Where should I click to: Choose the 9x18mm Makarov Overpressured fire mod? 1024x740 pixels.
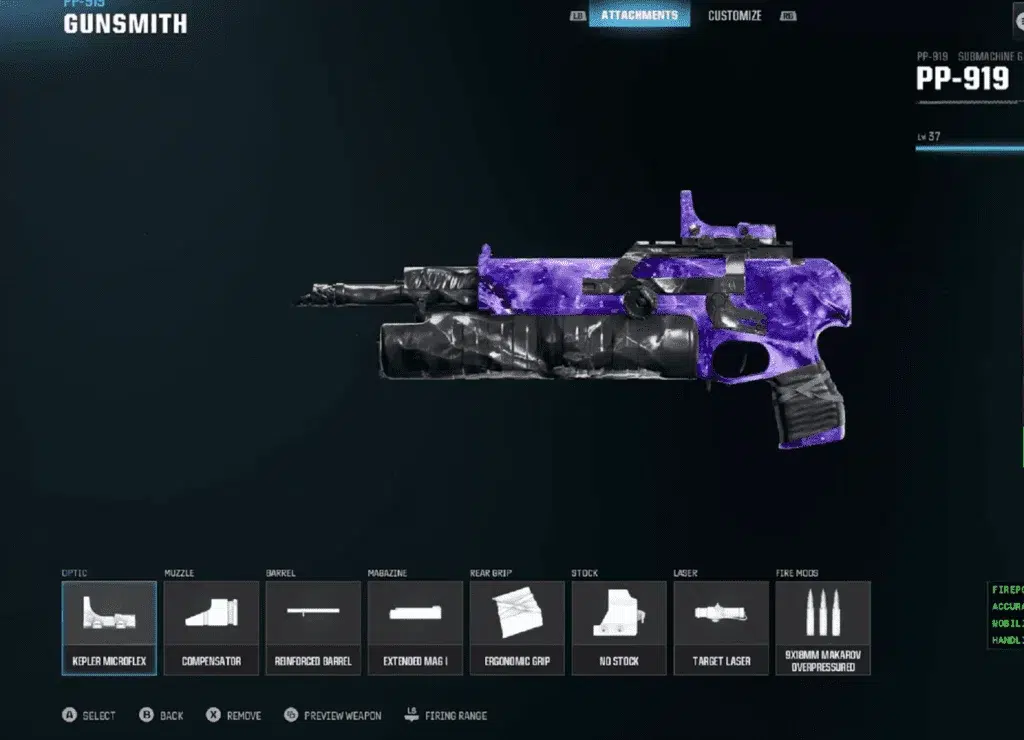click(823, 627)
